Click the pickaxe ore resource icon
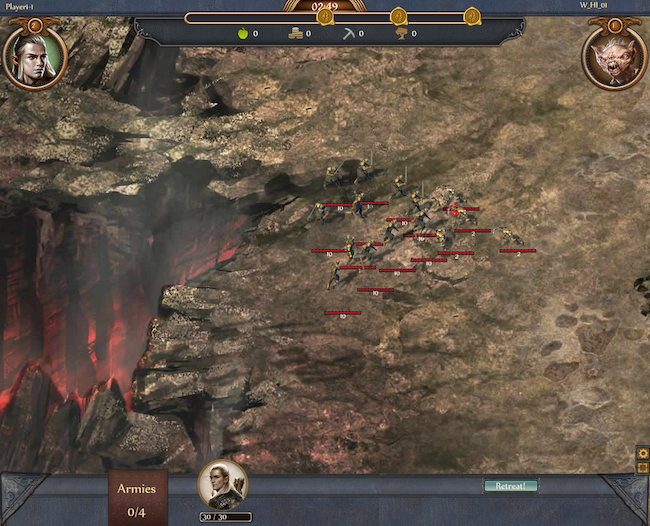650x526 pixels. (x=349, y=33)
